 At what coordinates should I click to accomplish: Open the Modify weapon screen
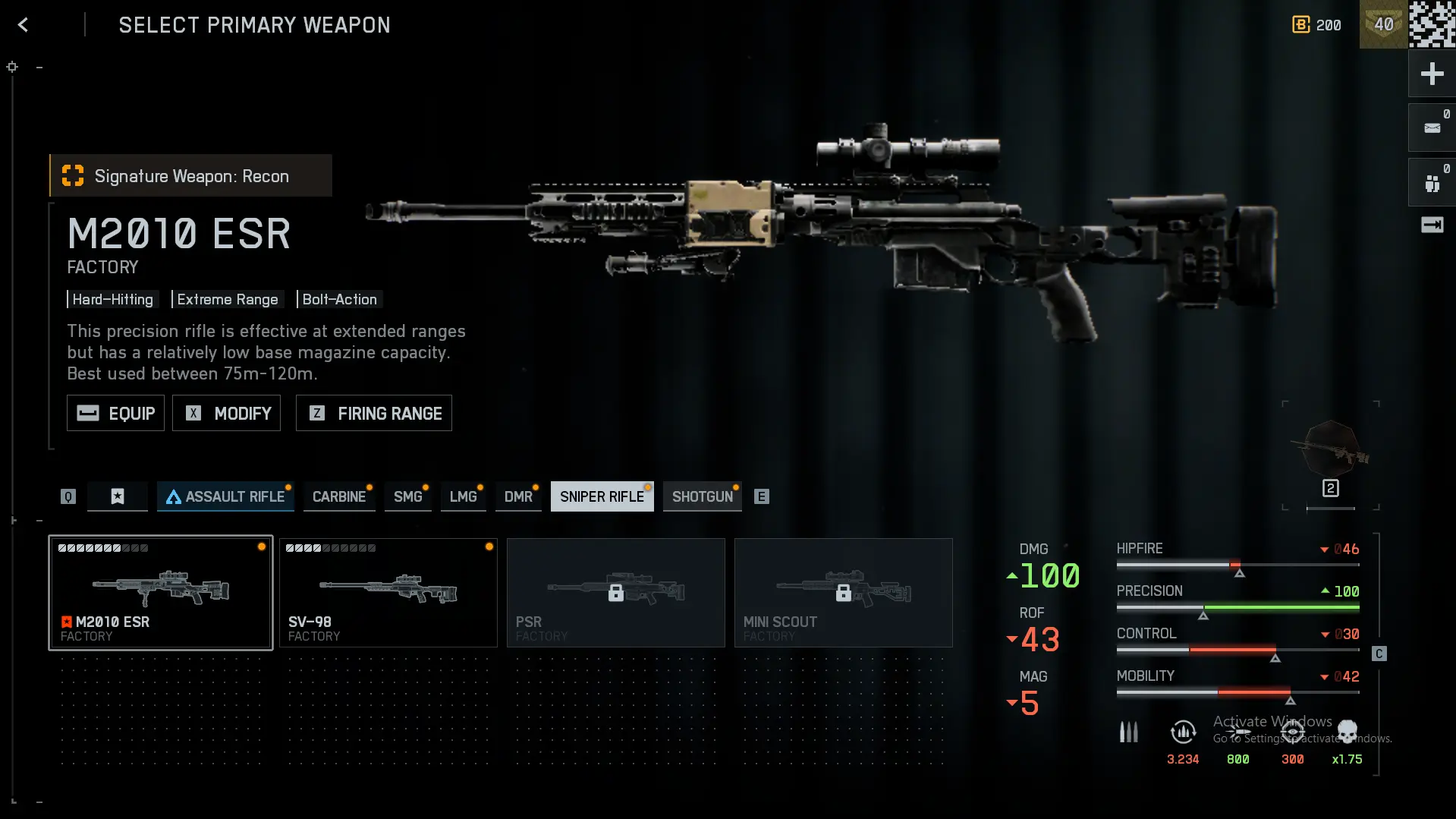point(226,413)
